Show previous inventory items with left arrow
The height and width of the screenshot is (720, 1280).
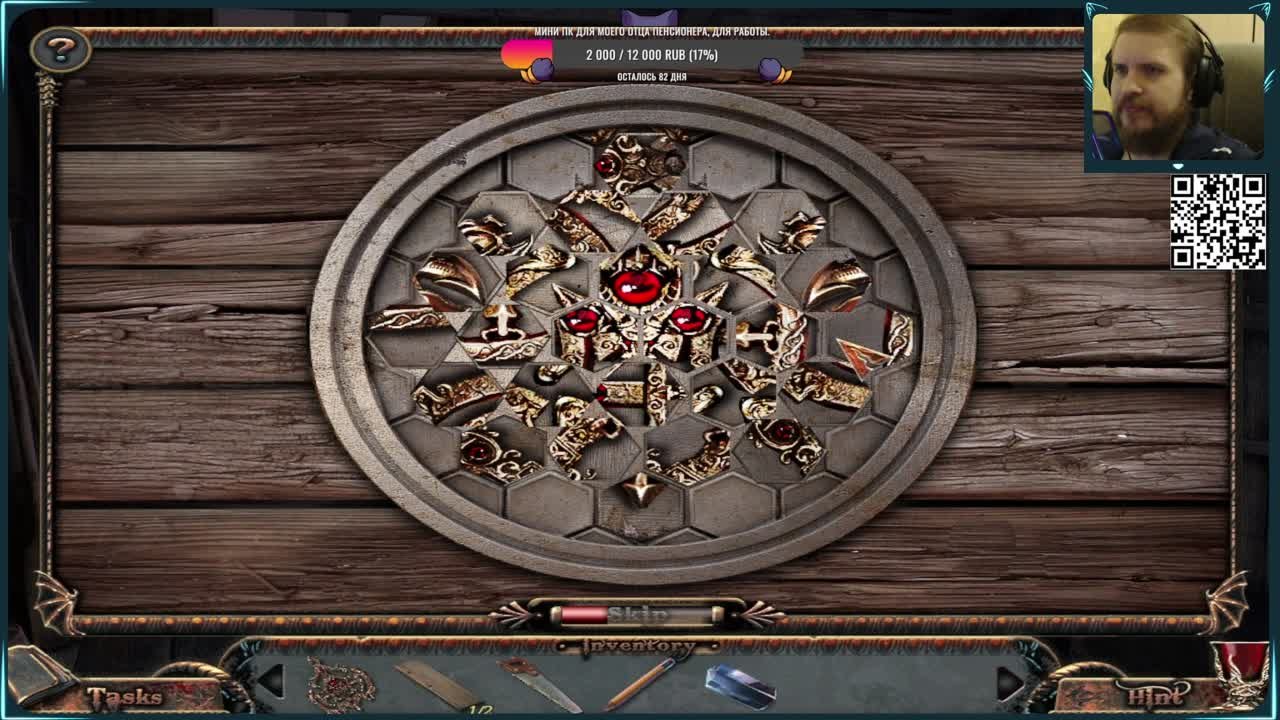click(x=271, y=681)
